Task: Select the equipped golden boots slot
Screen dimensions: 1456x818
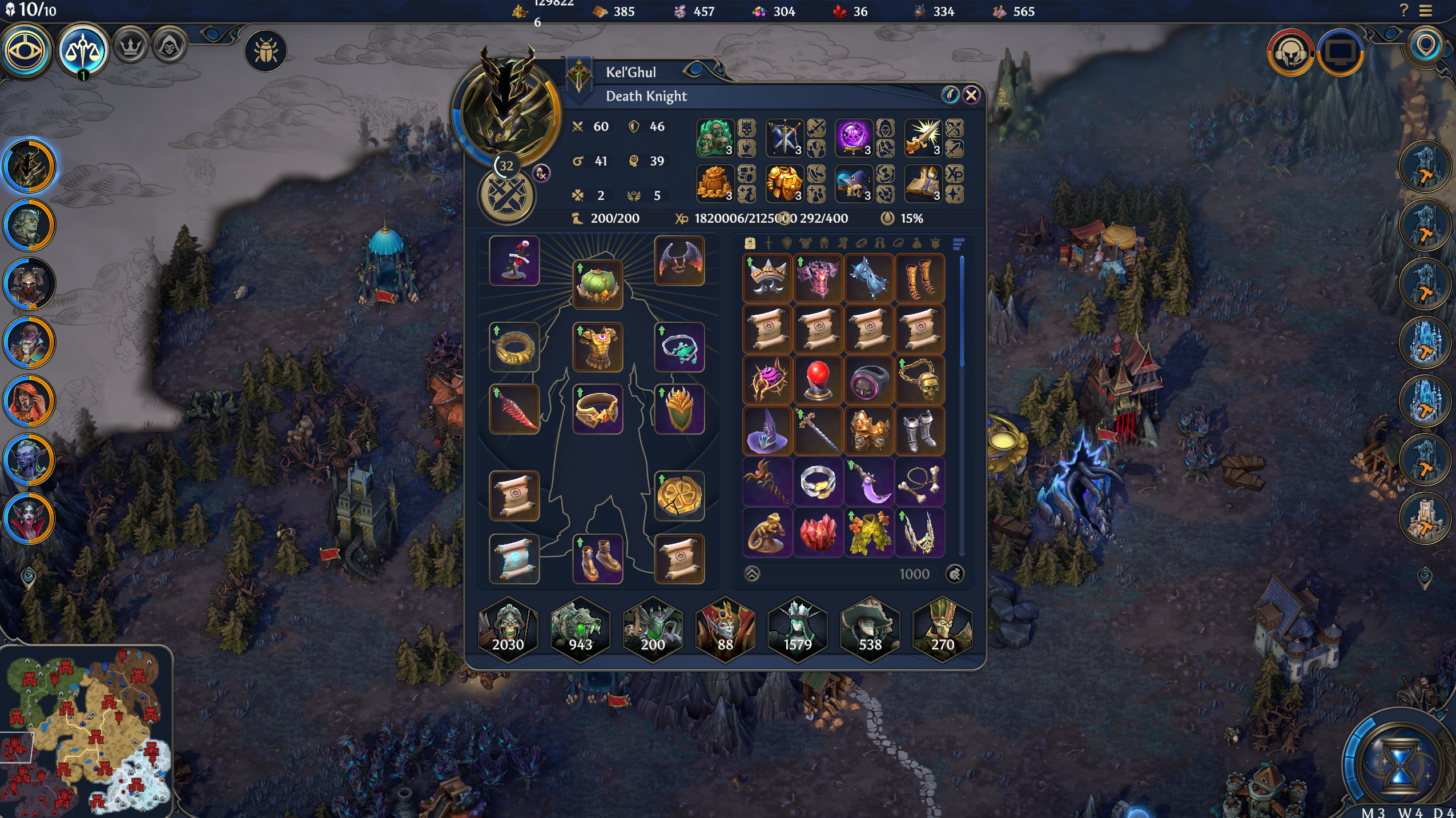Action: (597, 559)
